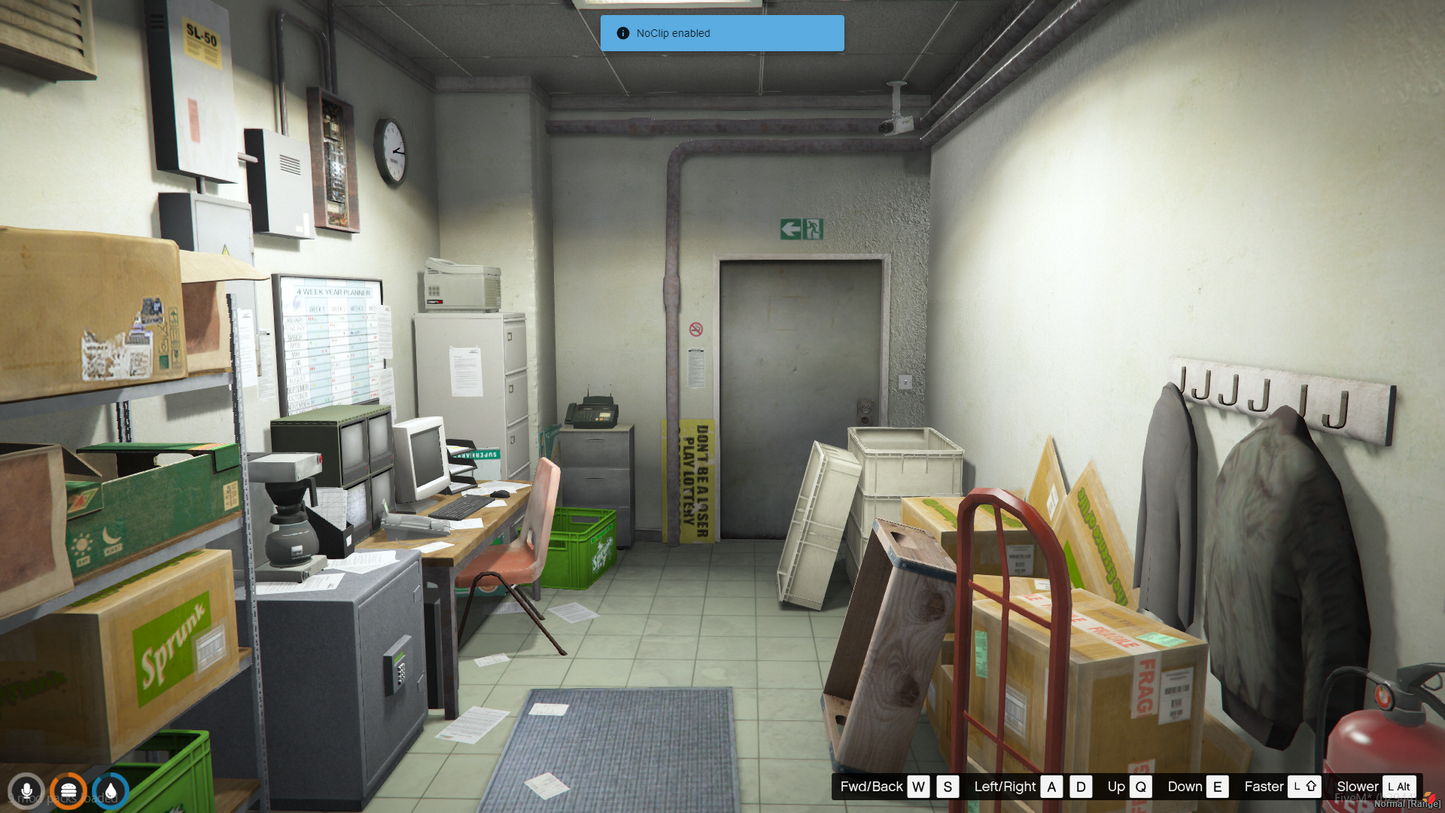This screenshot has width=1445, height=813.
Task: Click the water drop thirst icon
Action: point(110,791)
